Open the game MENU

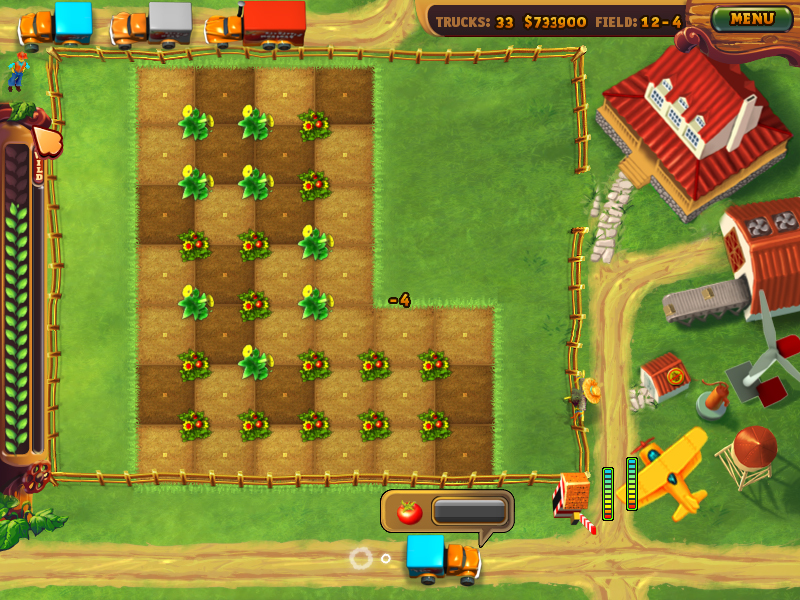[752, 18]
